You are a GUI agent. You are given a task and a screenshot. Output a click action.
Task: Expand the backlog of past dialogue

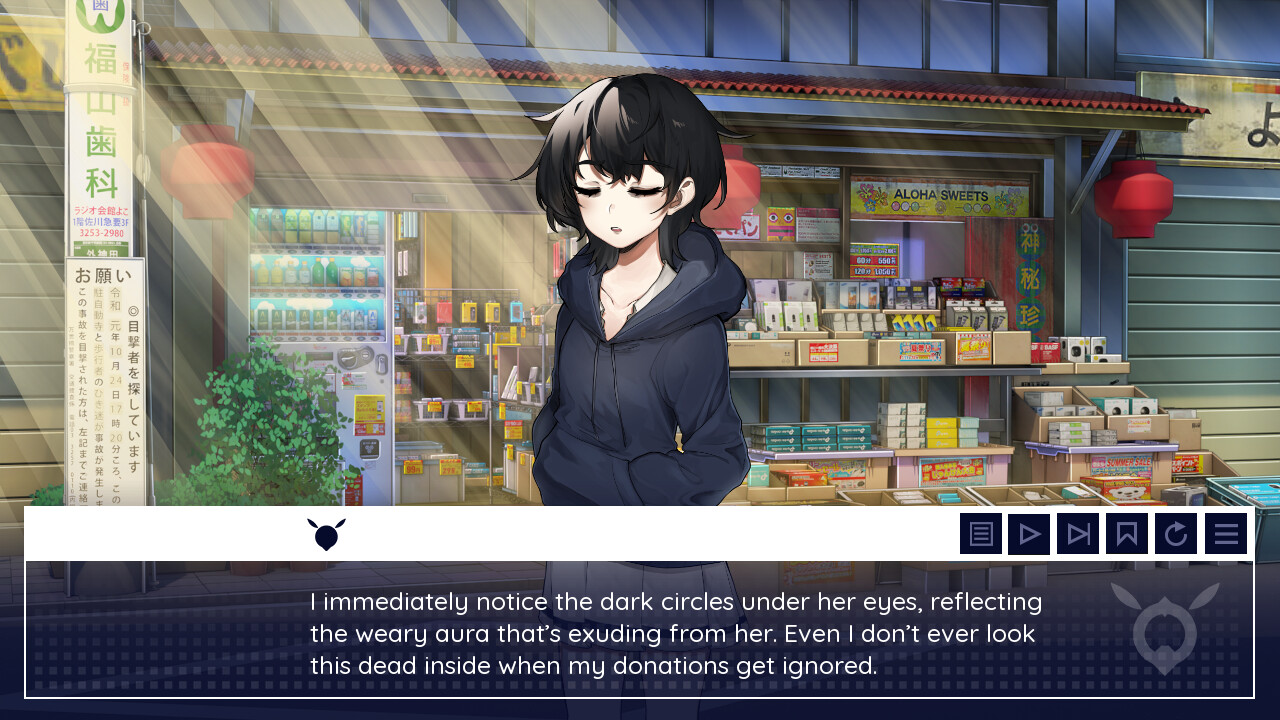point(981,533)
